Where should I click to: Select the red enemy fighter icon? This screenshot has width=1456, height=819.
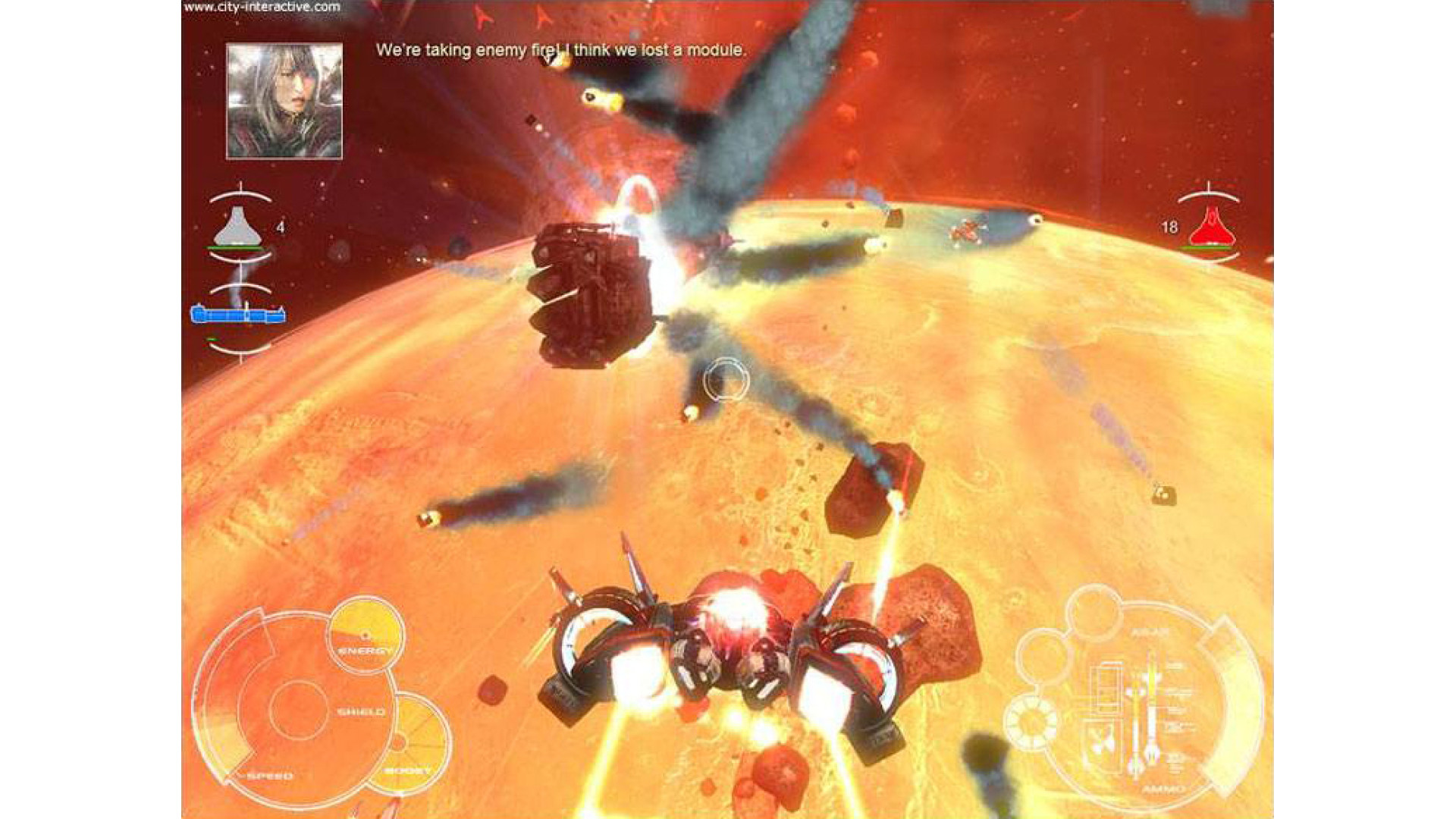pyautogui.click(x=1211, y=227)
